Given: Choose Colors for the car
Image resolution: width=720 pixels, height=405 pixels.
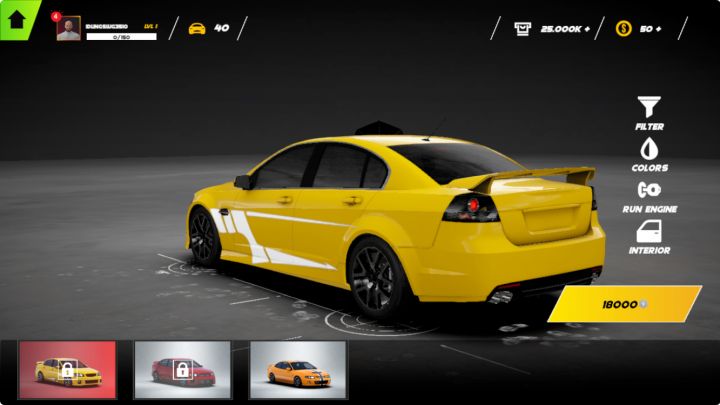Looking at the screenshot, I should (649, 153).
